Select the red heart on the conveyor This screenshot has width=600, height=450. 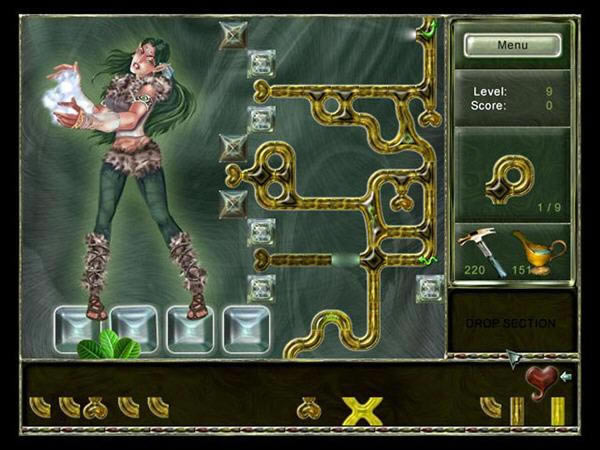tap(541, 382)
